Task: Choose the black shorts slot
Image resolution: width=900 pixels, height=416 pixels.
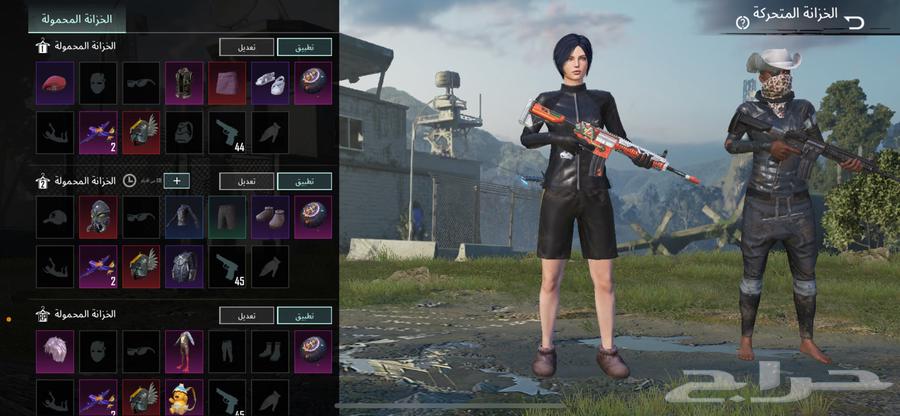Action: click(x=227, y=217)
